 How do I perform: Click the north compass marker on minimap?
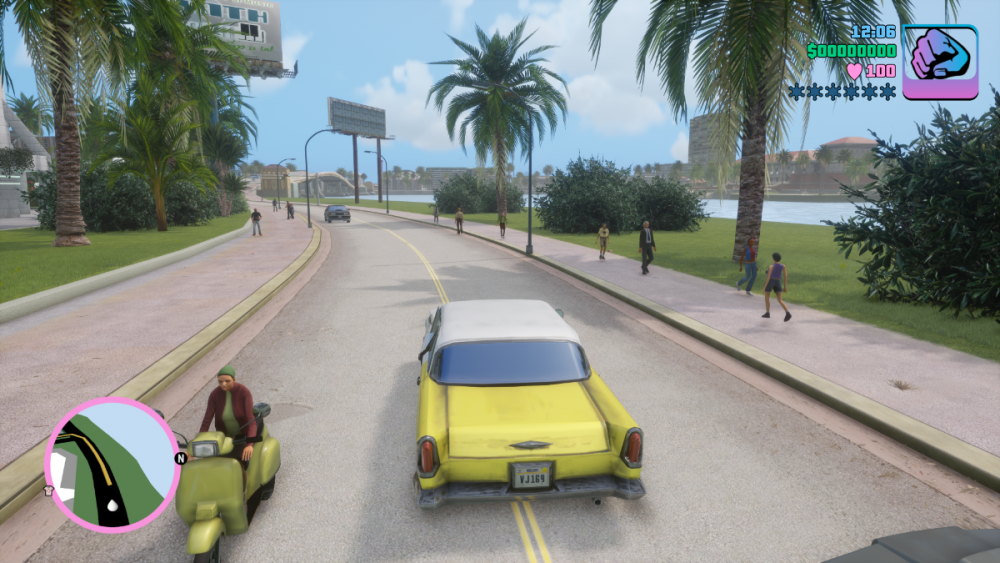coord(181,458)
